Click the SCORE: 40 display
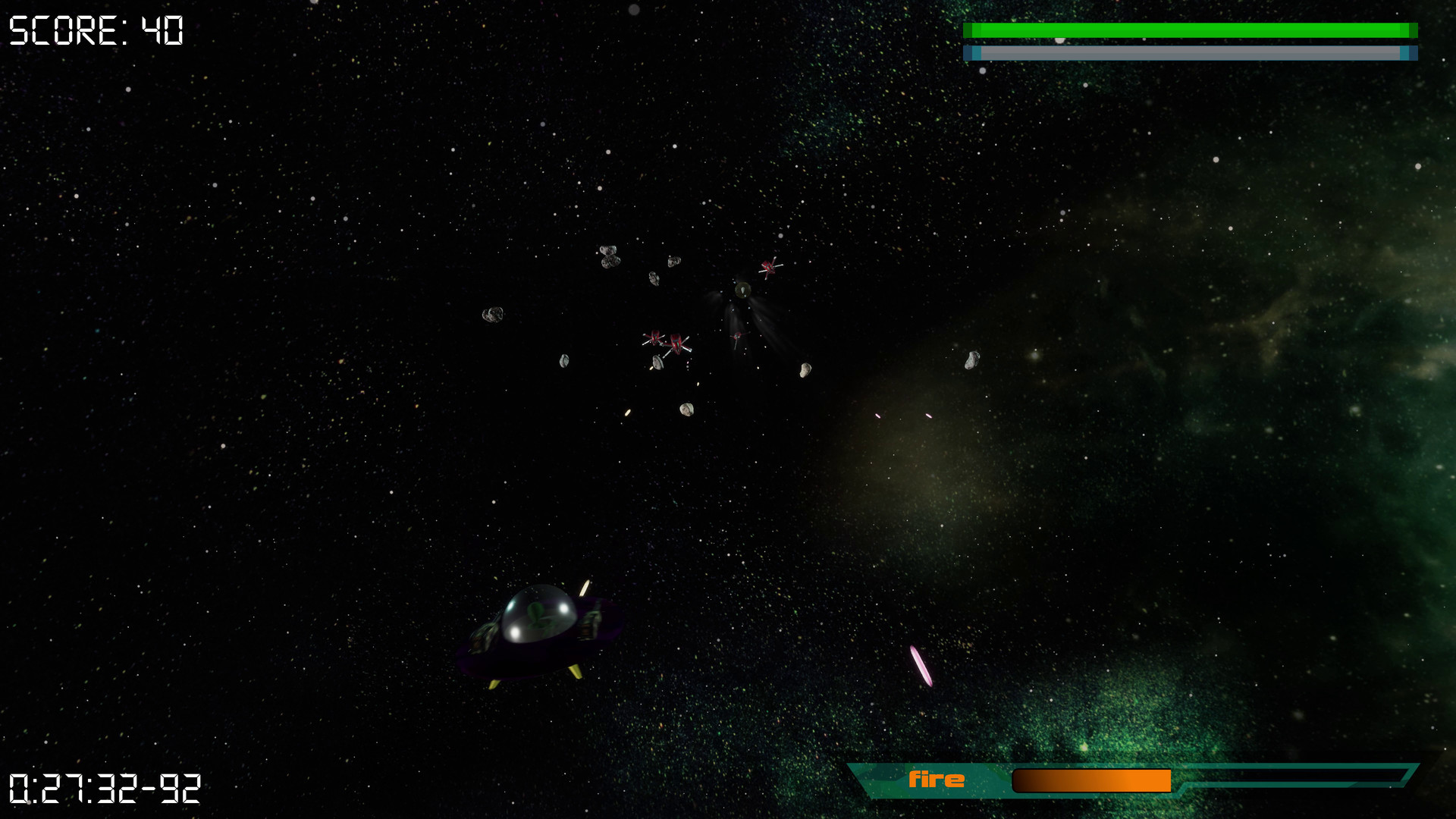This screenshot has width=1456, height=819. (95, 30)
